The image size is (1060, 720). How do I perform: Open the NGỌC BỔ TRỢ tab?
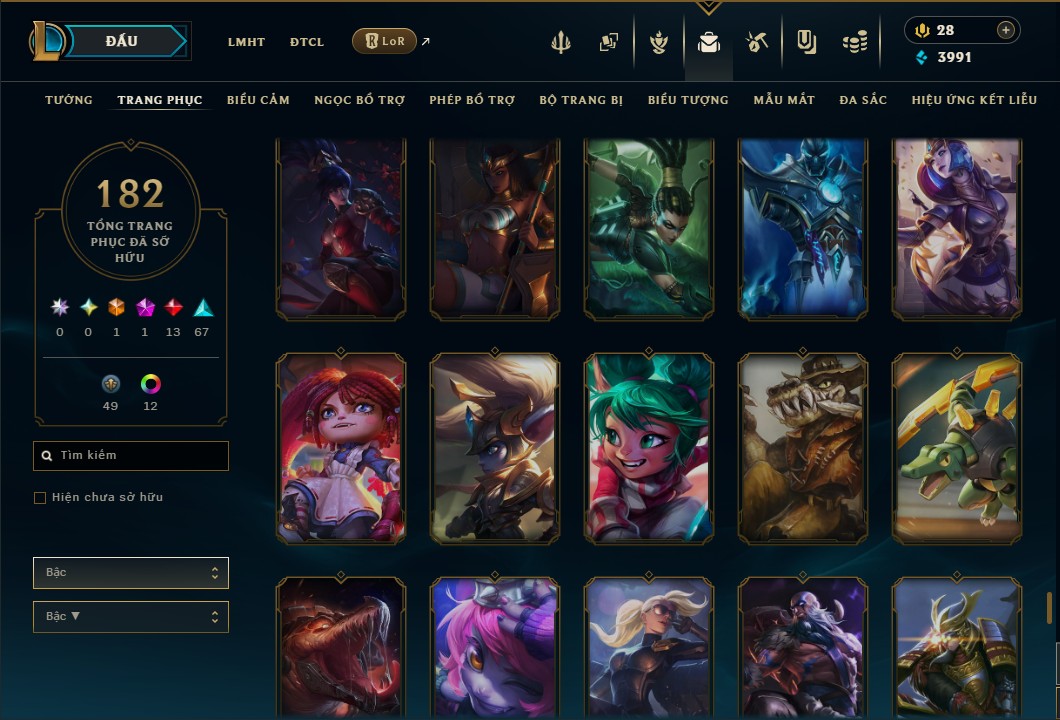tap(359, 100)
